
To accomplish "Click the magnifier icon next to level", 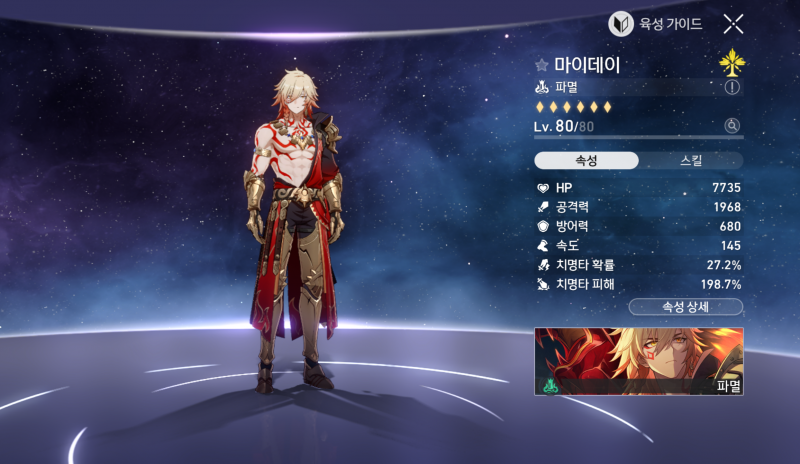I will (733, 125).
